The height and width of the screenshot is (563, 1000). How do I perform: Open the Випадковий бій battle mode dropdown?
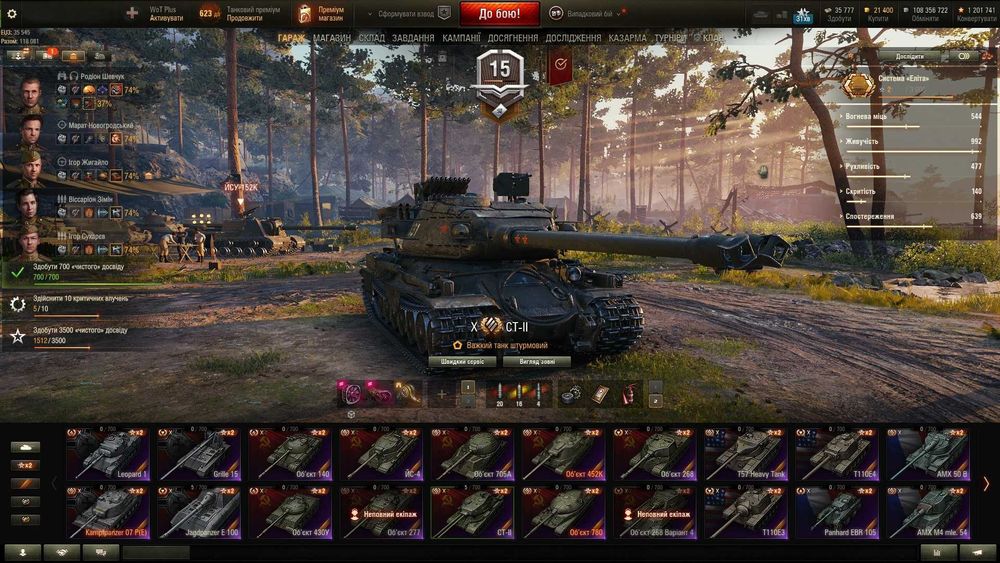click(597, 14)
